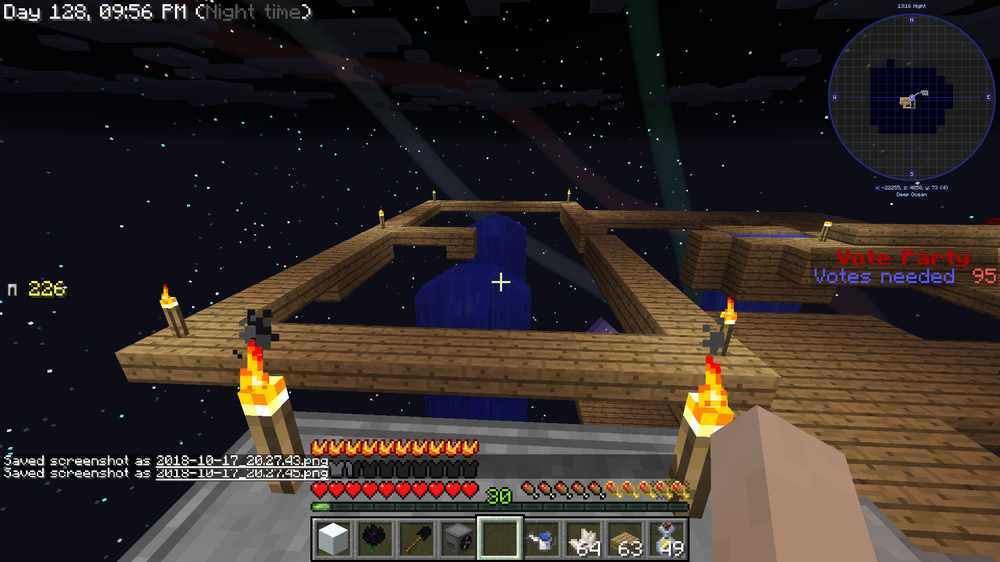Choose the shovel in the hotbar

click(418, 538)
